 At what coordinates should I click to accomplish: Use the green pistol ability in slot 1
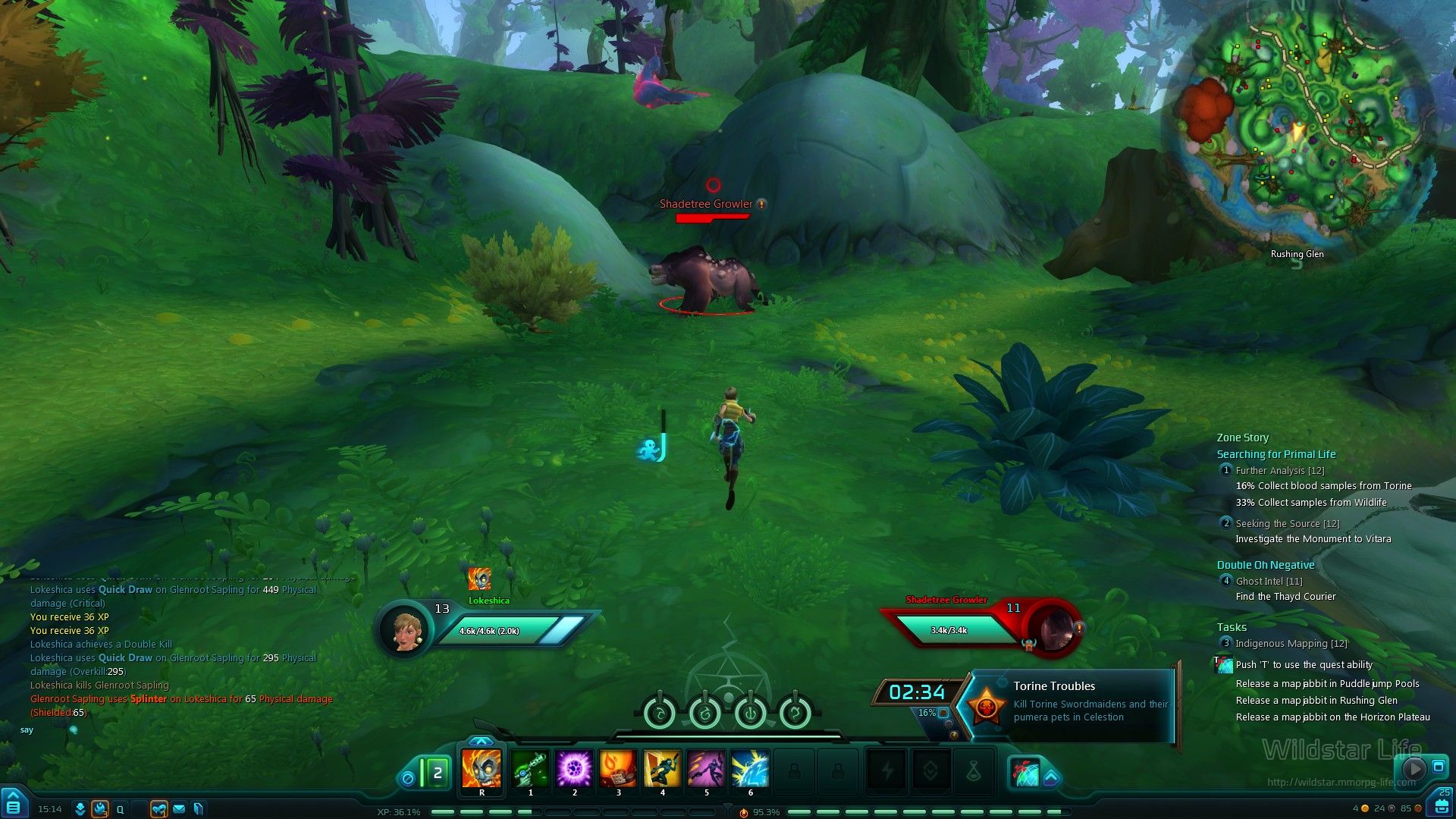(x=530, y=769)
